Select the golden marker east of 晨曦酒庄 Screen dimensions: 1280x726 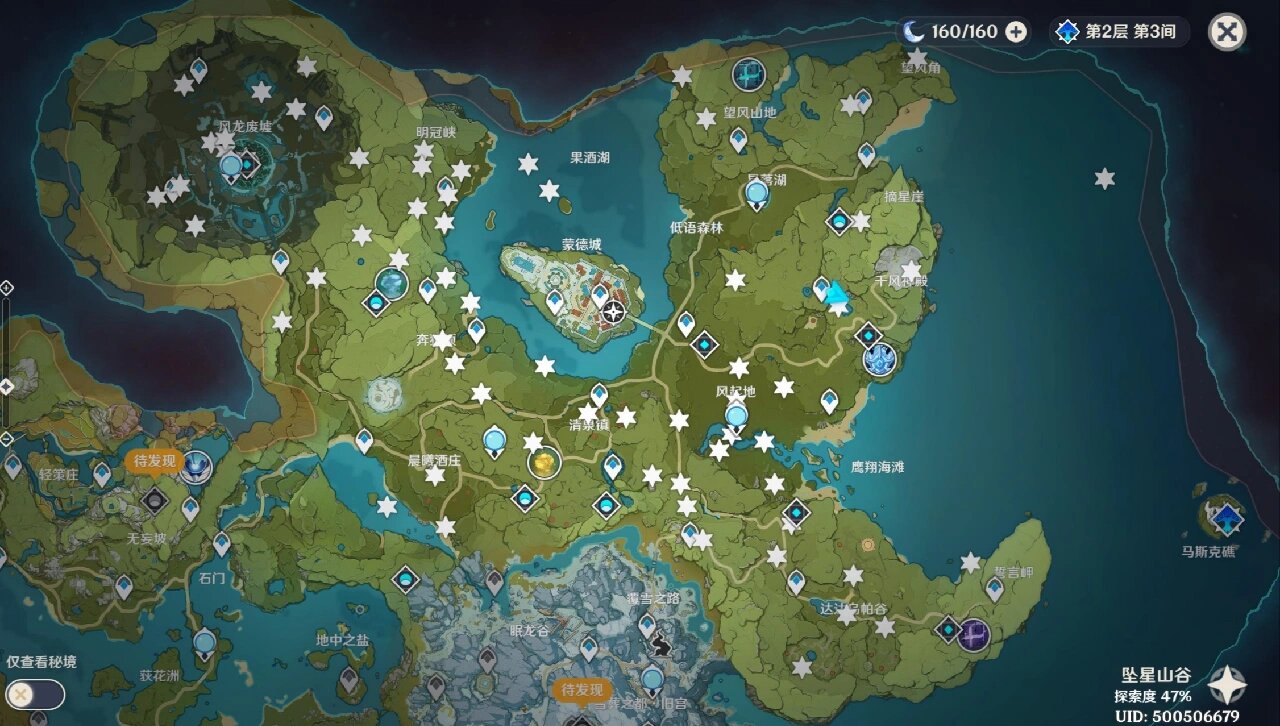(544, 462)
